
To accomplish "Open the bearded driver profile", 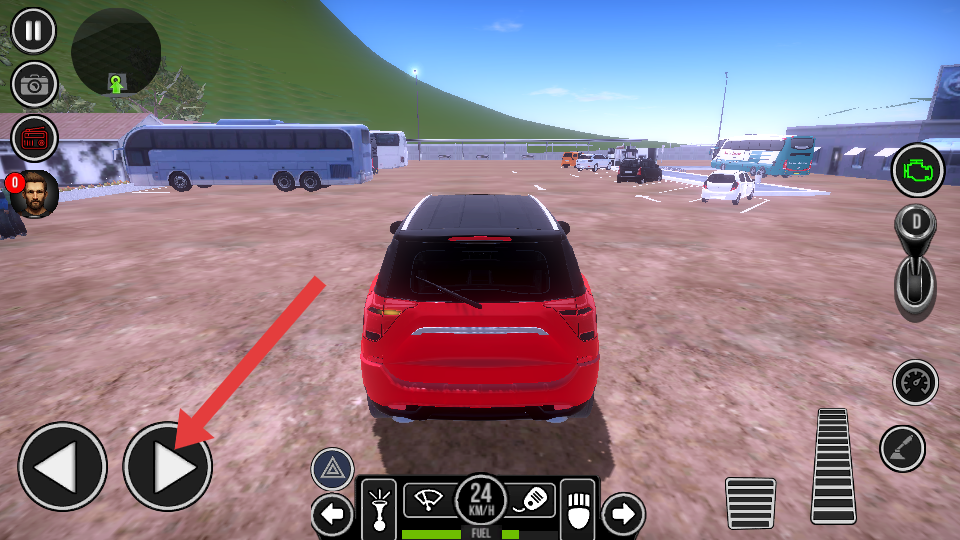I will (x=35, y=193).
